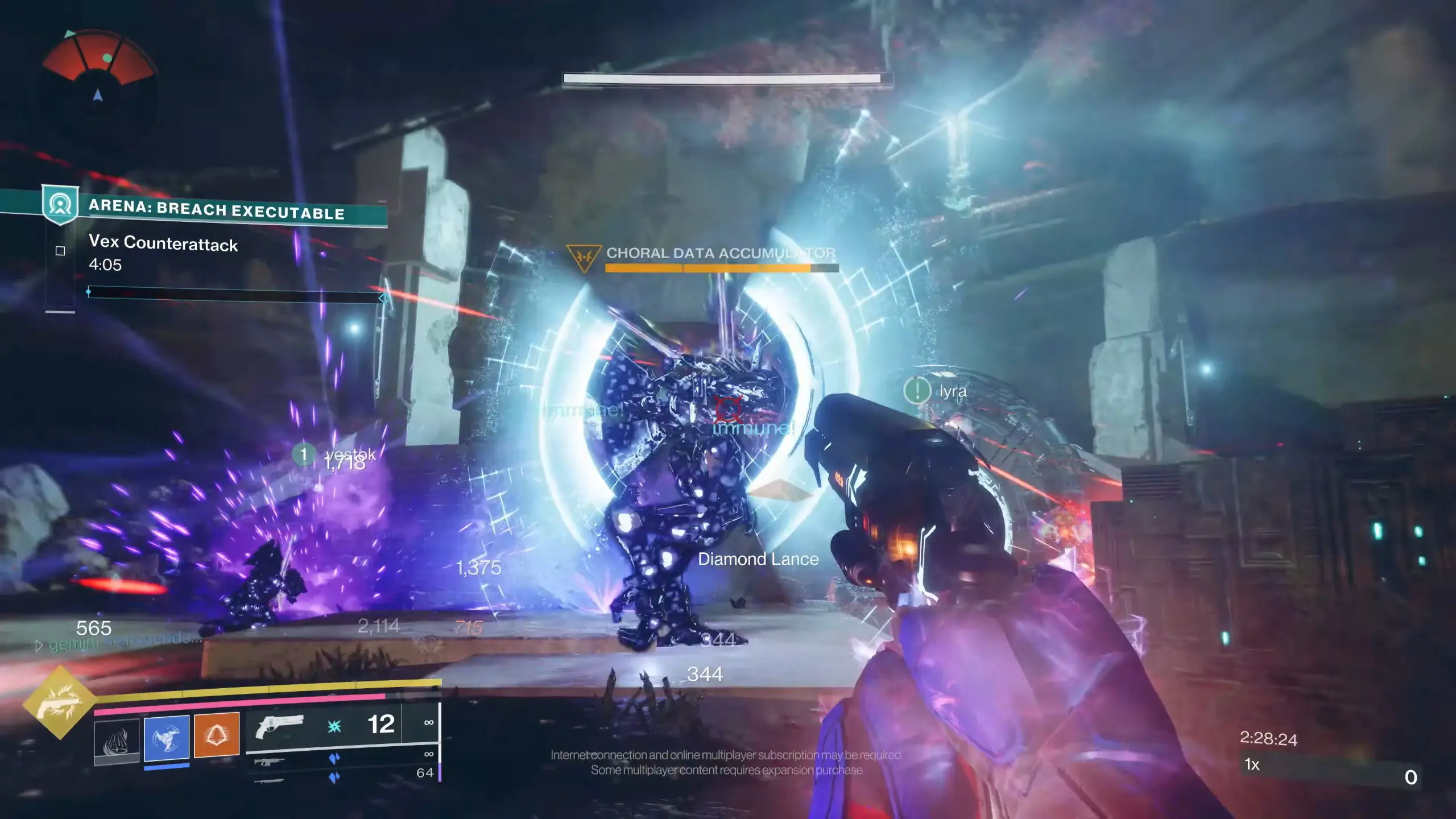Activate the Golden Gun super icon
The width and height of the screenshot is (1456, 819).
[59, 703]
